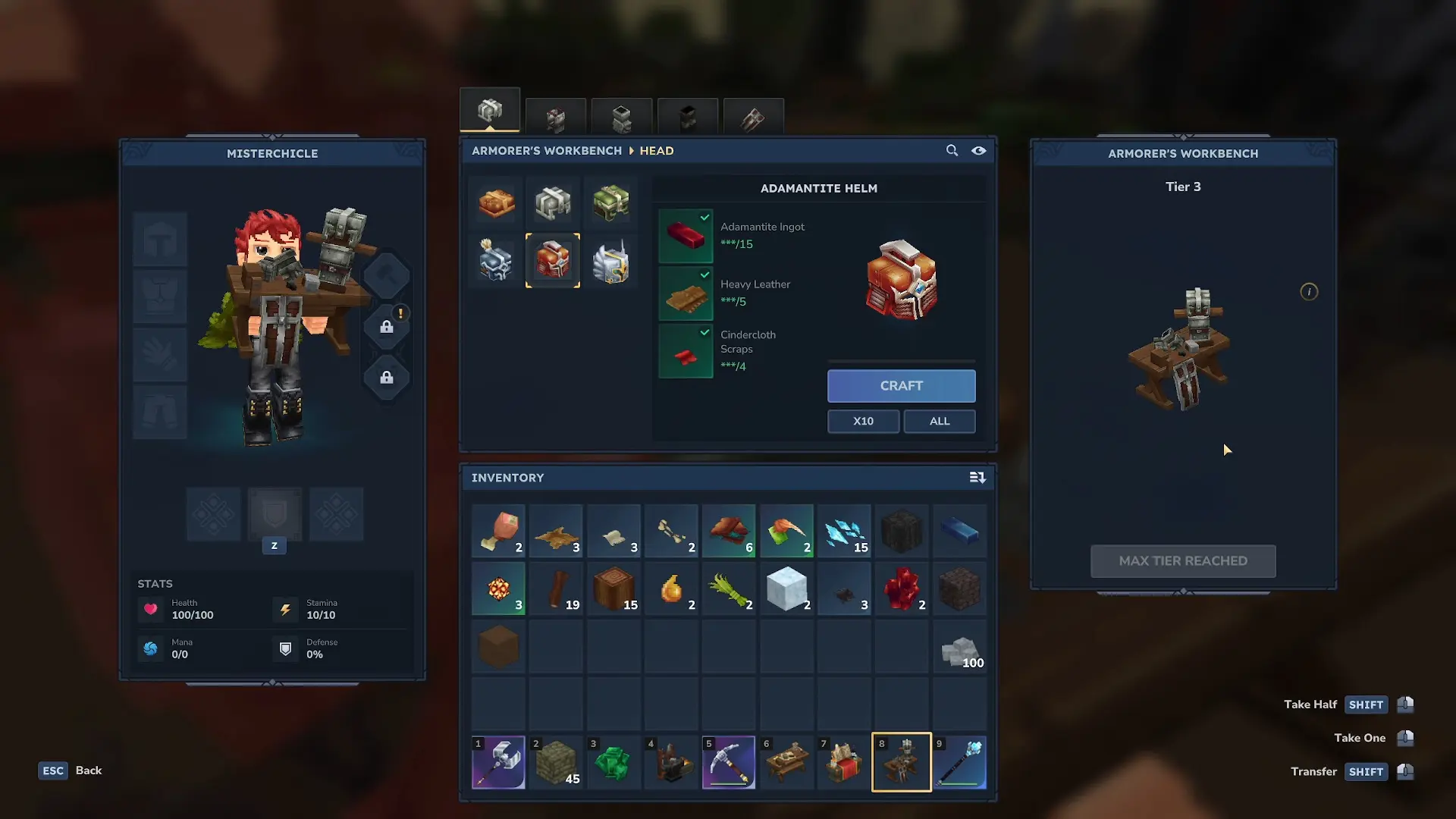Image resolution: width=1456 pixels, height=819 pixels.
Task: Select the ice staff in hotbar slot 9
Action: [960, 762]
